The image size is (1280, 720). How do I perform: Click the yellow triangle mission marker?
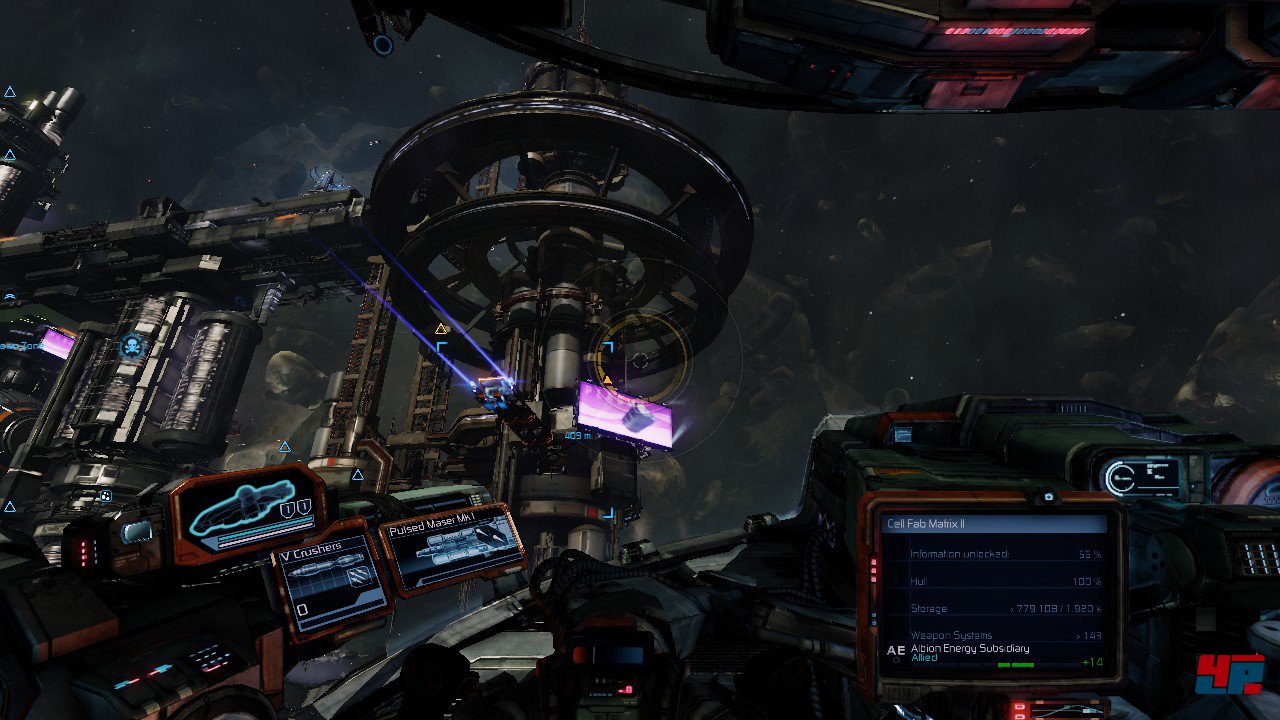pyautogui.click(x=441, y=328)
